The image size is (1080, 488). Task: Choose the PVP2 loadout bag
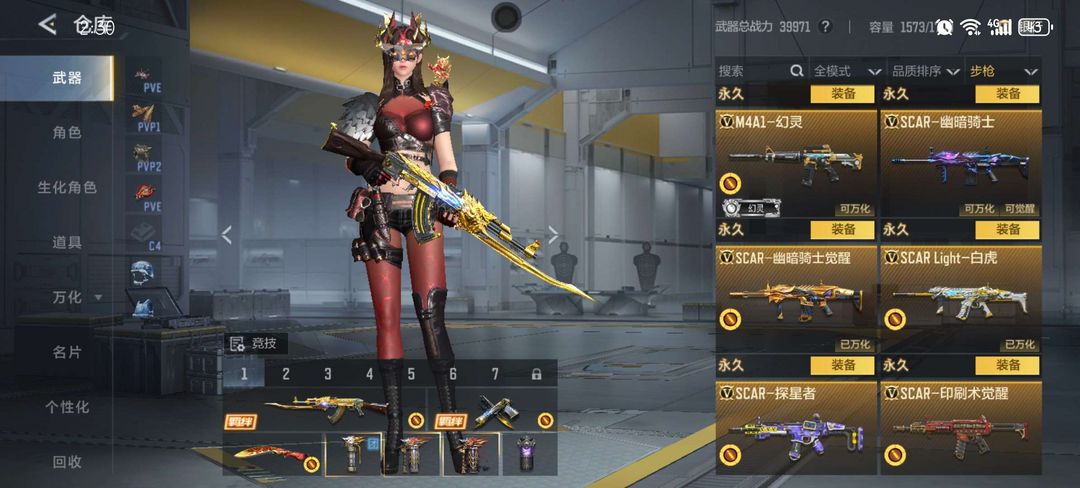click(x=147, y=158)
